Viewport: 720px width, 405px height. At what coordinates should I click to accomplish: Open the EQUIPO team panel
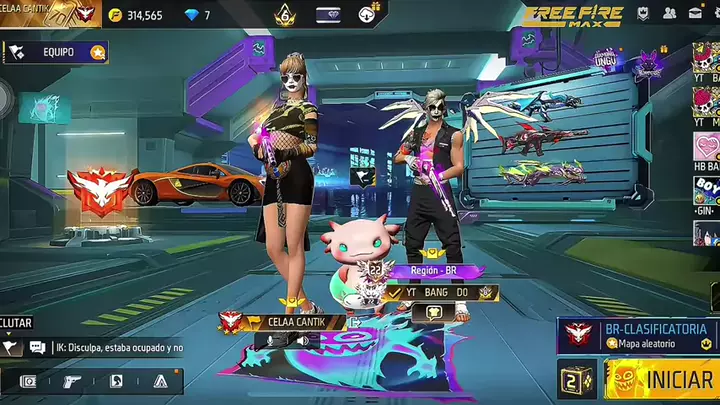[x=56, y=52]
